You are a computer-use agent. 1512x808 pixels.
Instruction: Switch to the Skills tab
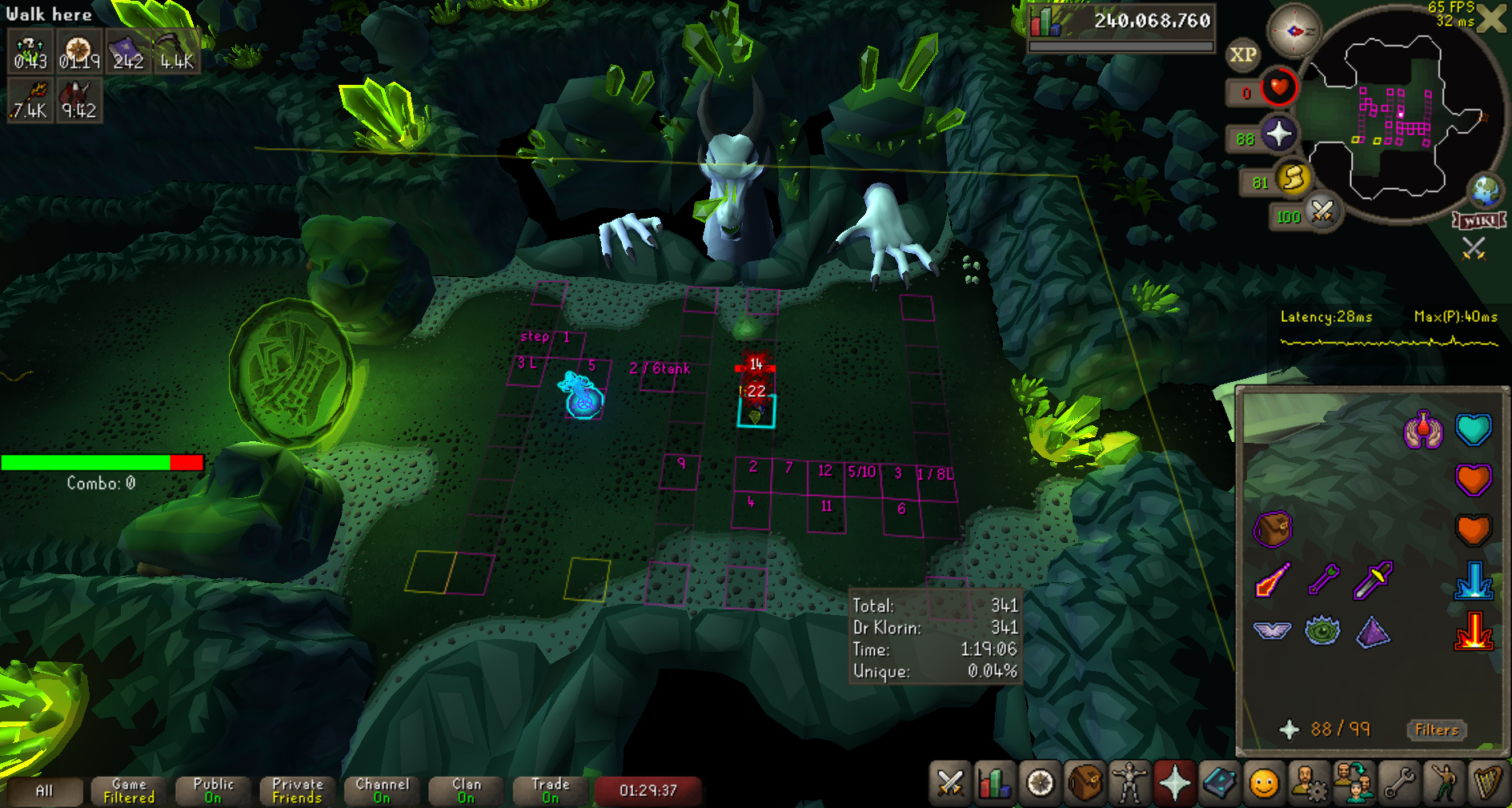click(995, 782)
